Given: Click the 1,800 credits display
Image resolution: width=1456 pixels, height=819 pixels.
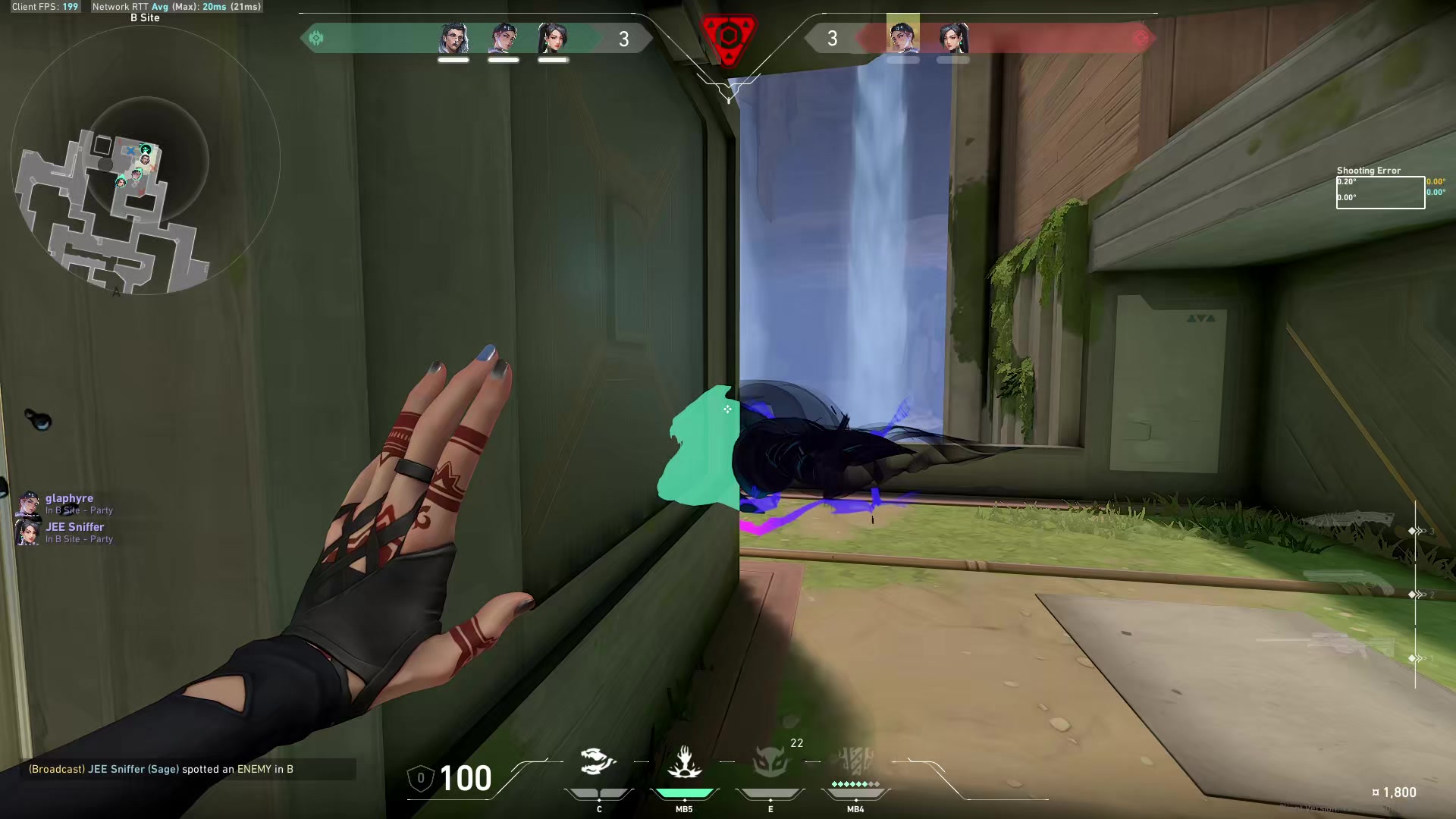Looking at the screenshot, I should (x=1395, y=792).
